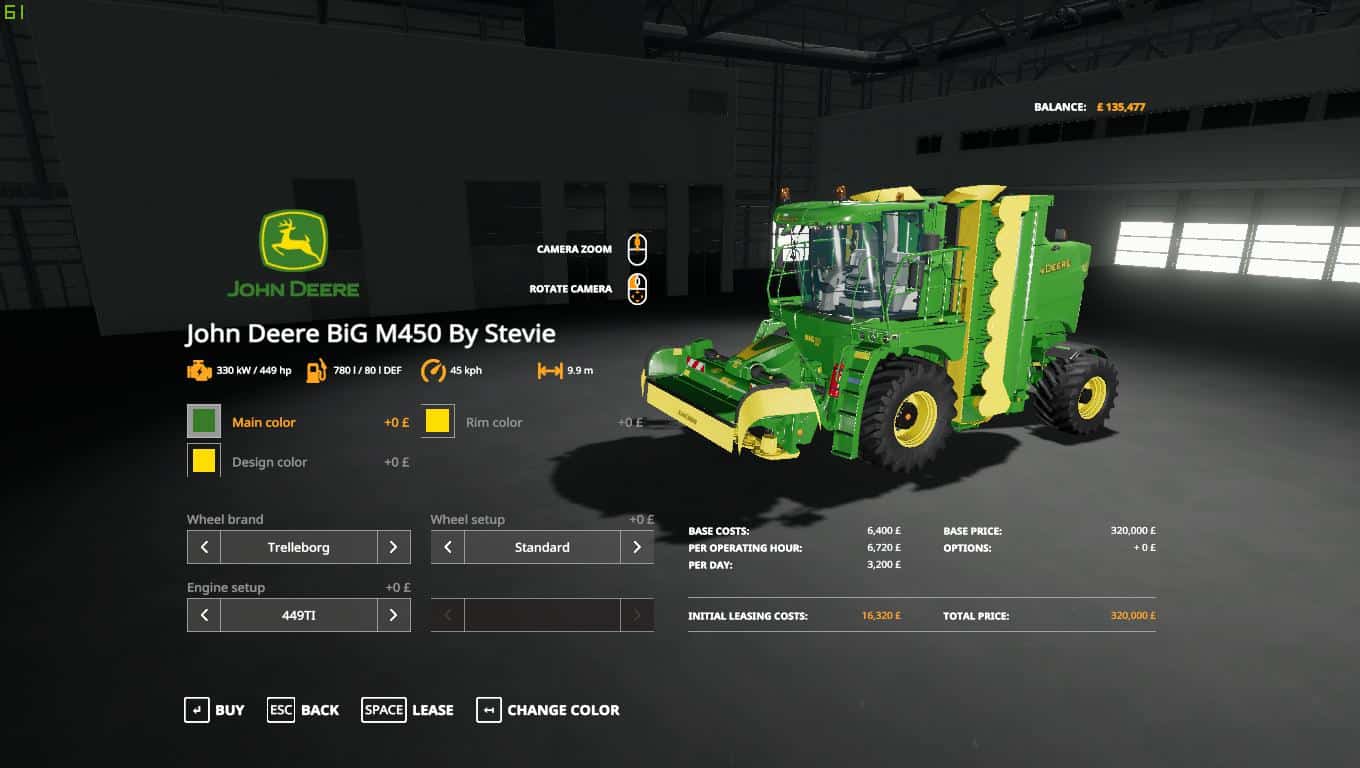
Task: Pick the yellow Design color swatch
Action: 204,461
